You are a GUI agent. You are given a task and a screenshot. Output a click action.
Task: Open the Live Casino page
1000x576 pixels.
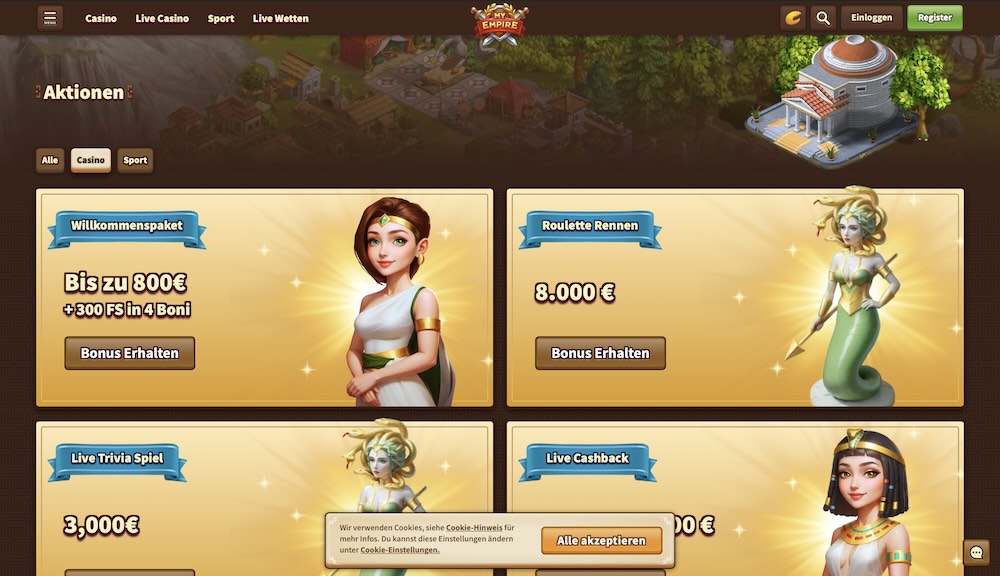click(x=162, y=18)
